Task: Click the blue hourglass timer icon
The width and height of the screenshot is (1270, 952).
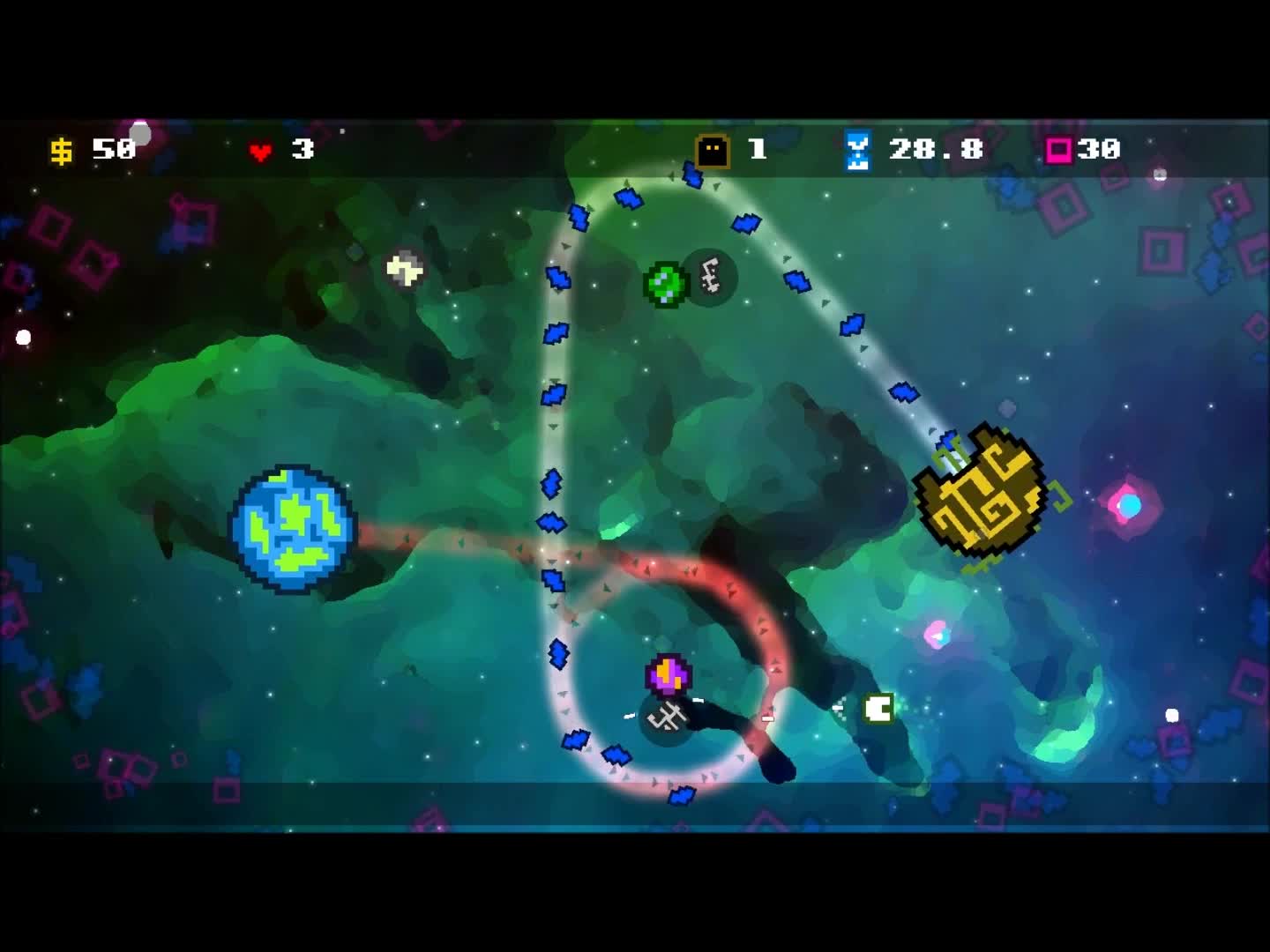Action: pyautogui.click(x=855, y=150)
